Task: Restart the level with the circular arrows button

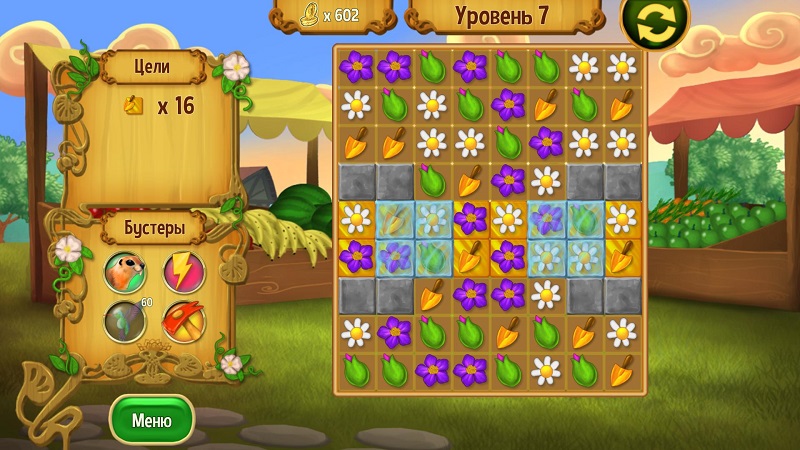Action: (655, 21)
